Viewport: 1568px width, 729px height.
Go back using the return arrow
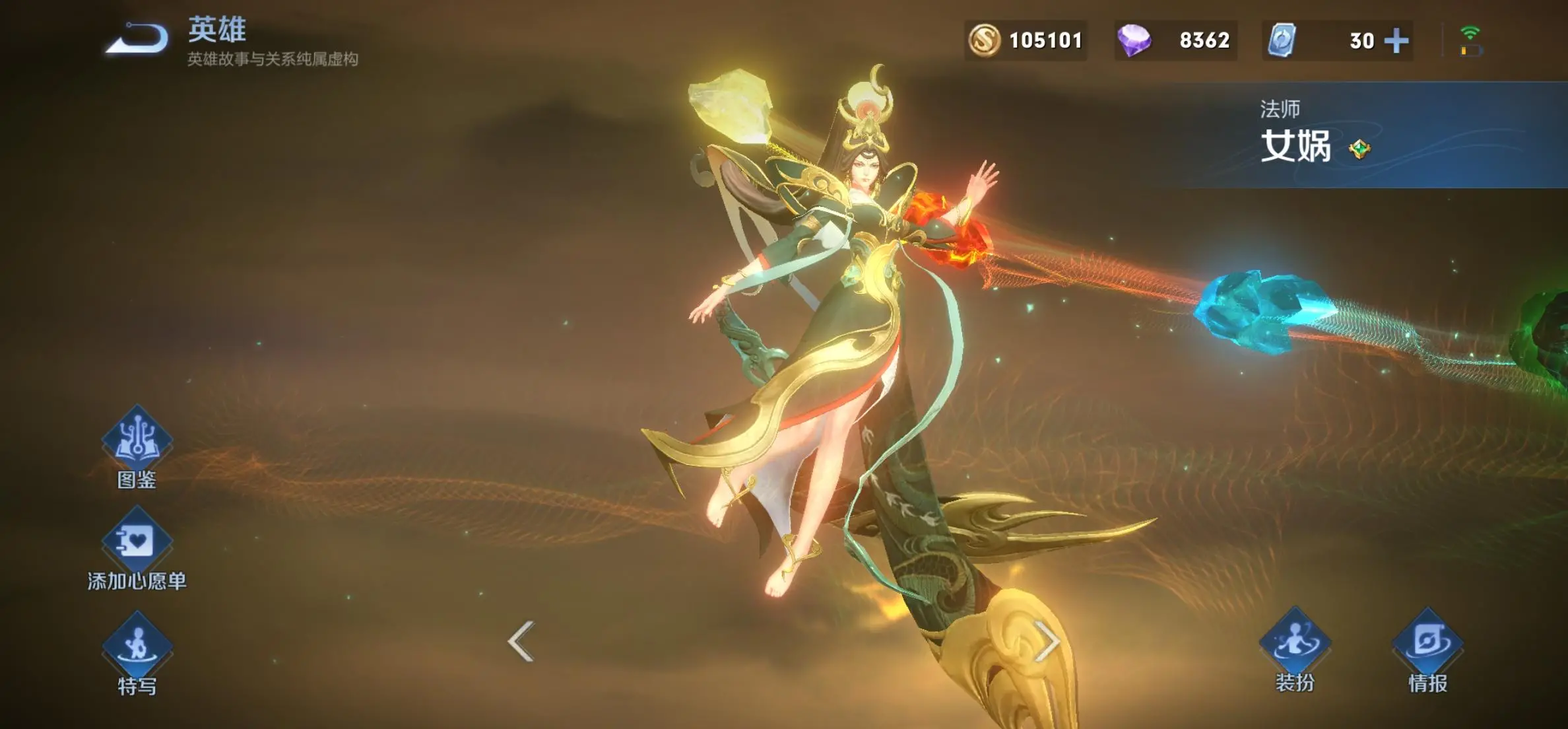tap(137, 38)
